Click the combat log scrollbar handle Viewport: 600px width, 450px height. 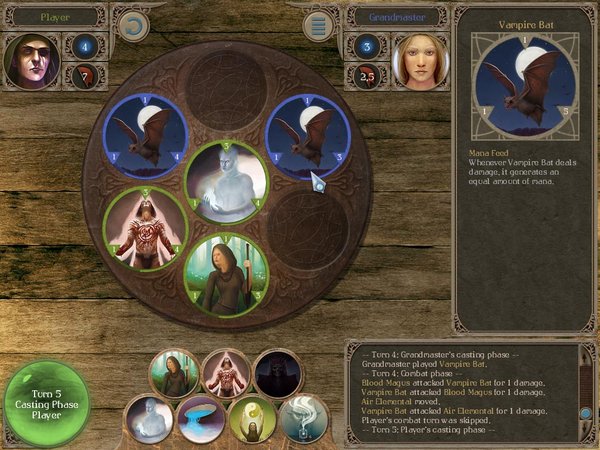click(586, 412)
